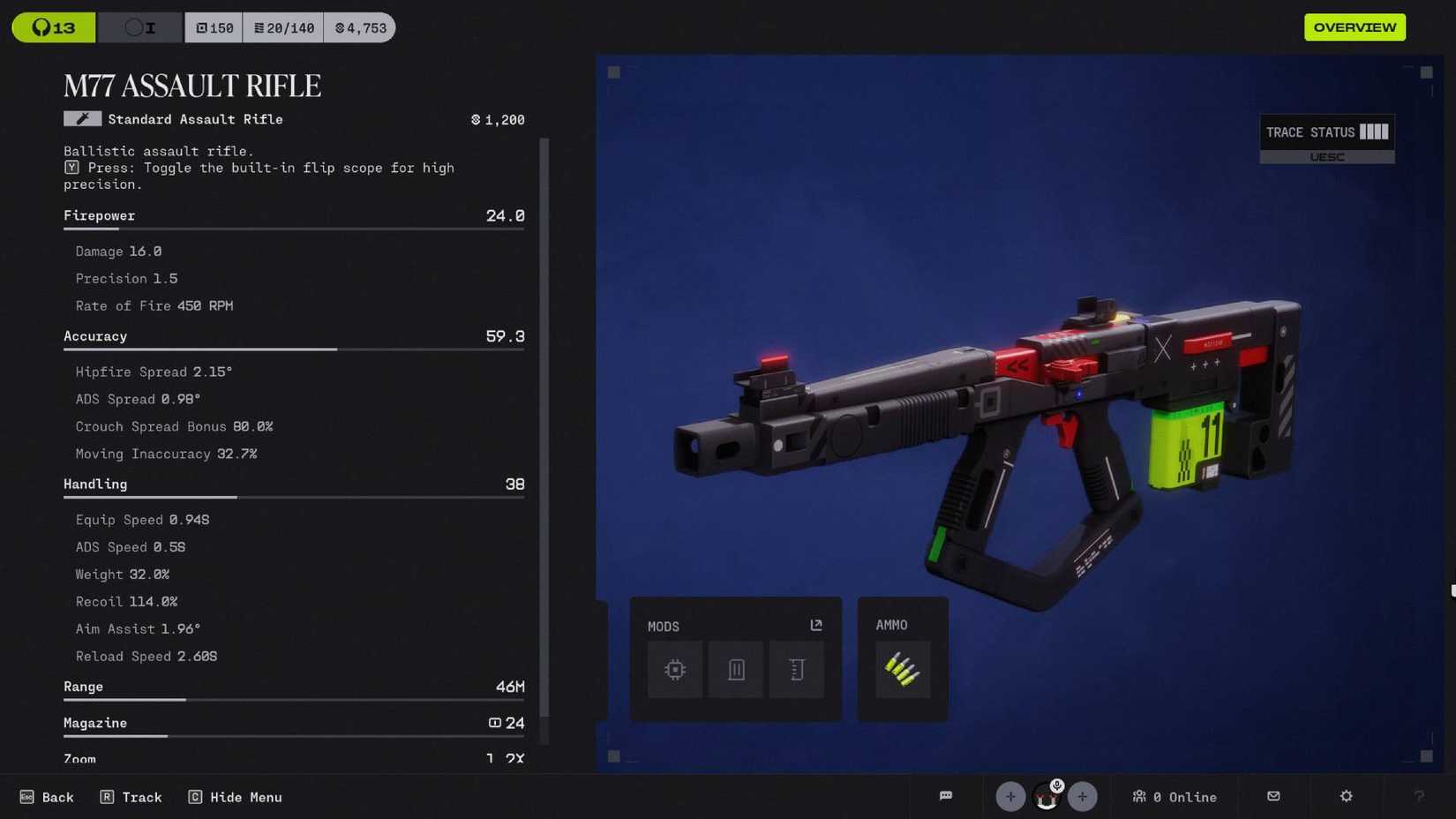This screenshot has width=1456, height=819.
Task: Select the magazine mod slot
Action: click(735, 669)
